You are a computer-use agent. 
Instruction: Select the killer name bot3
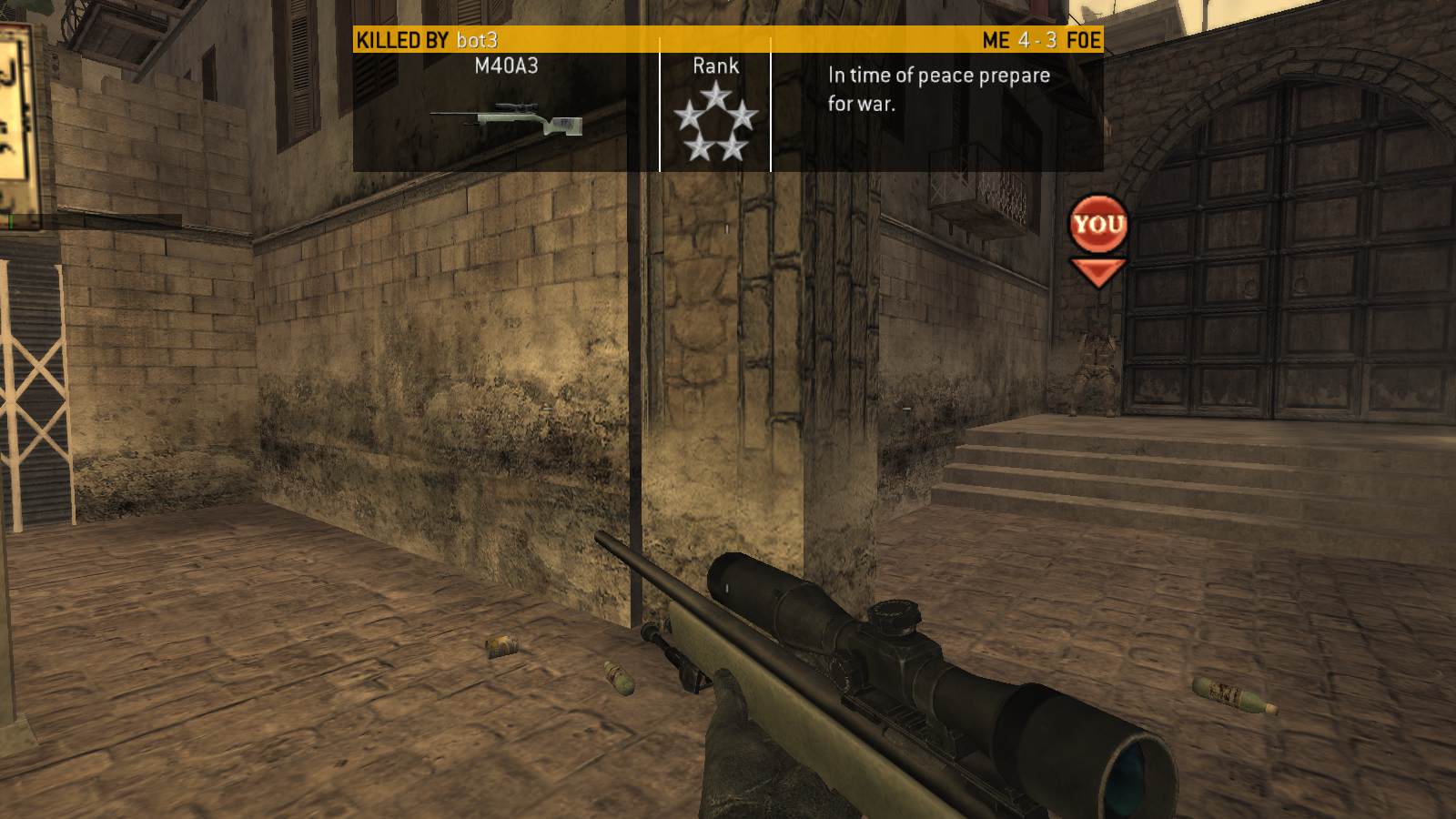tap(477, 40)
